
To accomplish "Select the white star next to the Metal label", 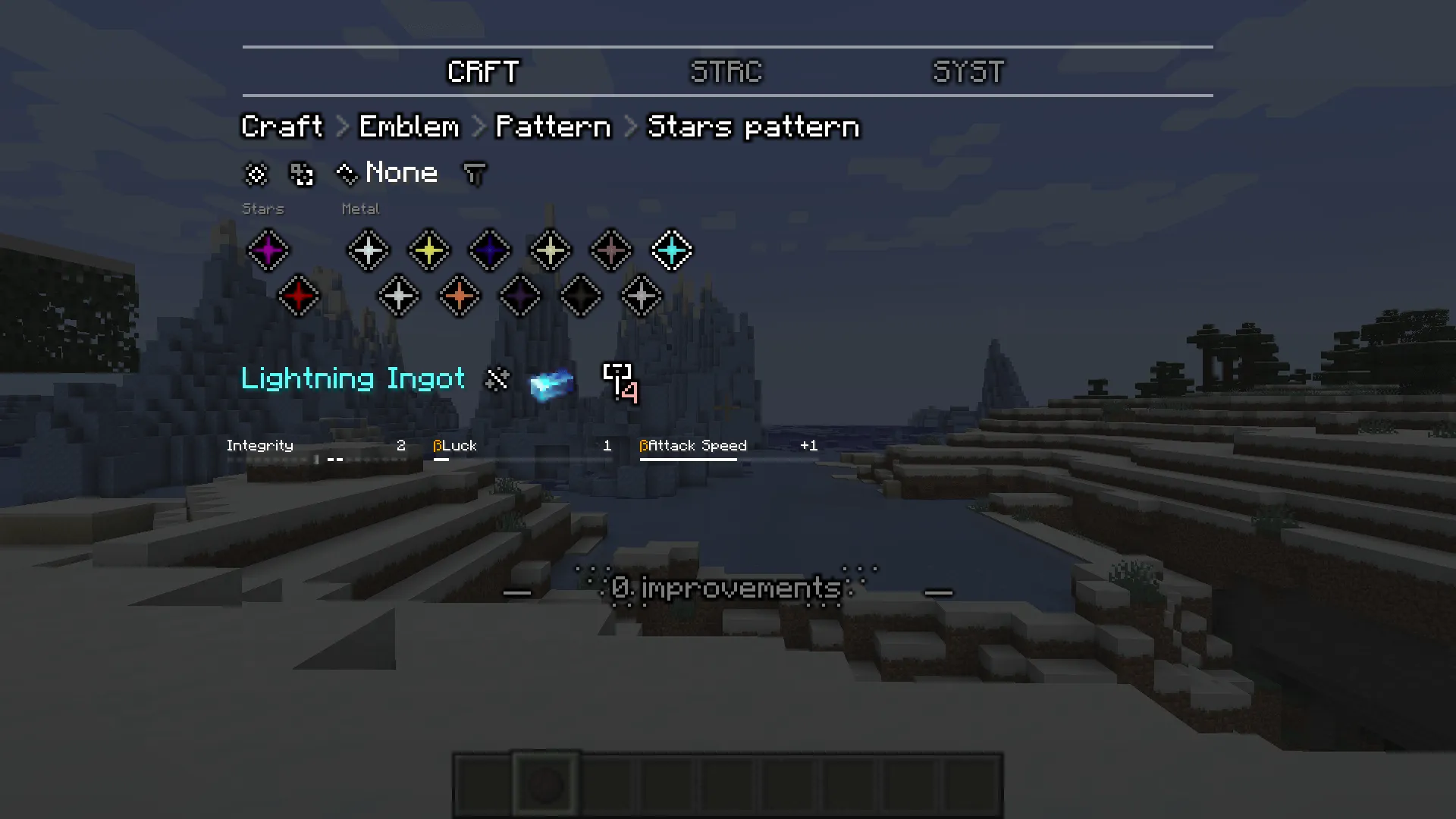I will (x=368, y=250).
